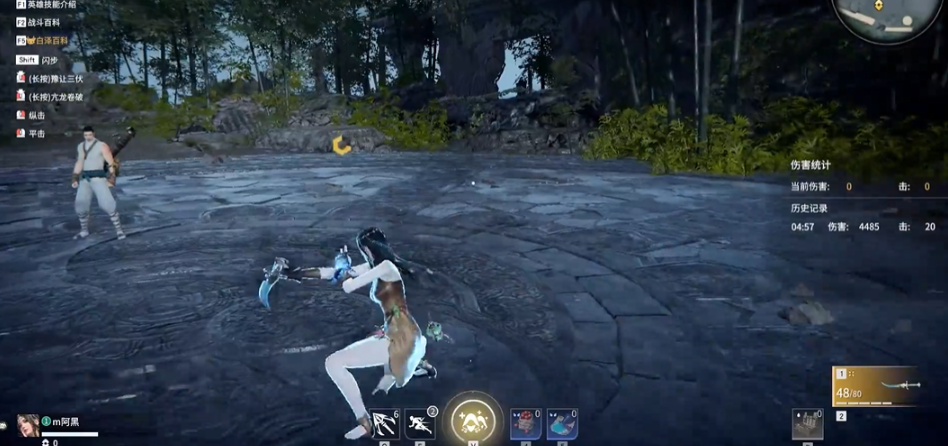Image resolution: width=948 pixels, height=446 pixels.
Task: Click the m阿黑 player portrait
Action: (x=28, y=425)
